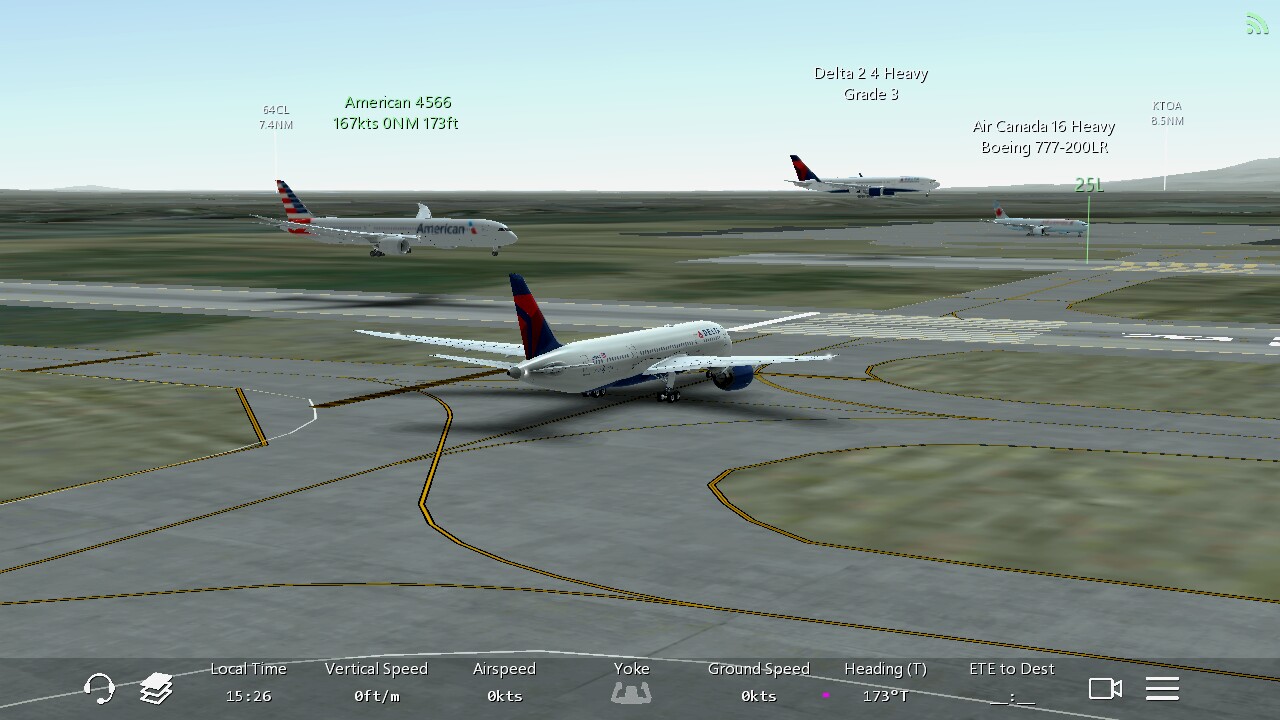Tap the American 4566 aircraft label
Screen dimensions: 1280x720
[397, 113]
